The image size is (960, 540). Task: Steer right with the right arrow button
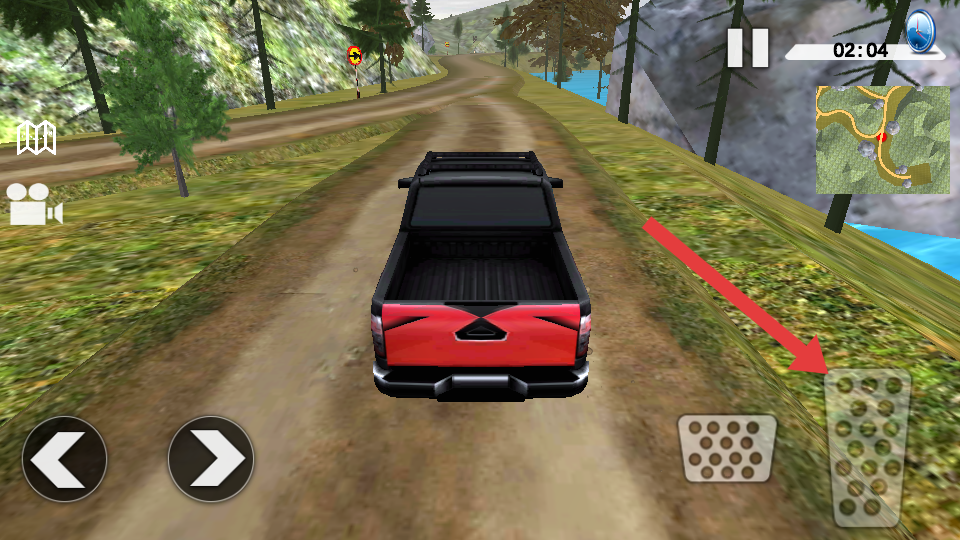click(x=211, y=459)
